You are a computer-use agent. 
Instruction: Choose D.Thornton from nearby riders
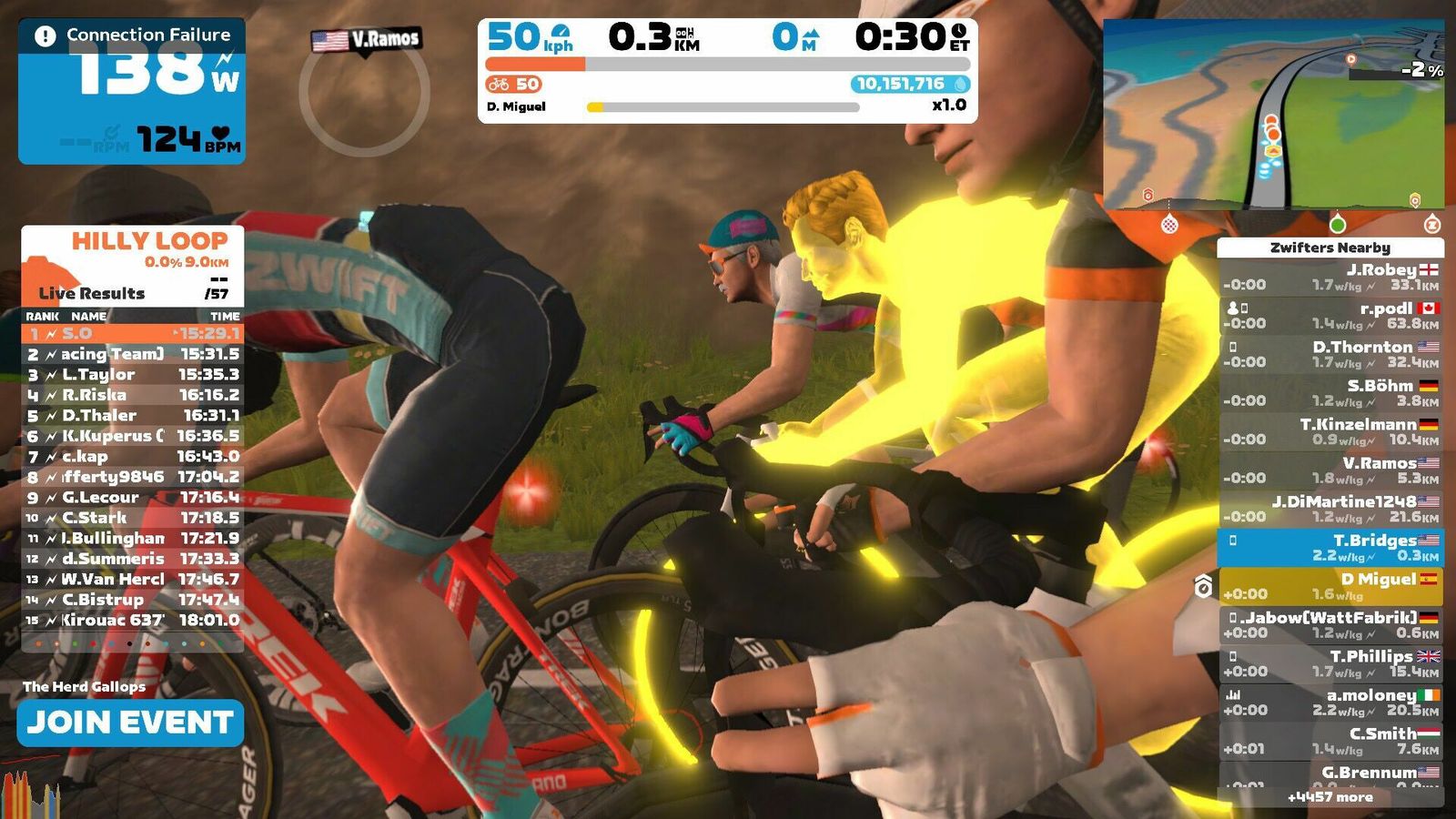[1330, 354]
